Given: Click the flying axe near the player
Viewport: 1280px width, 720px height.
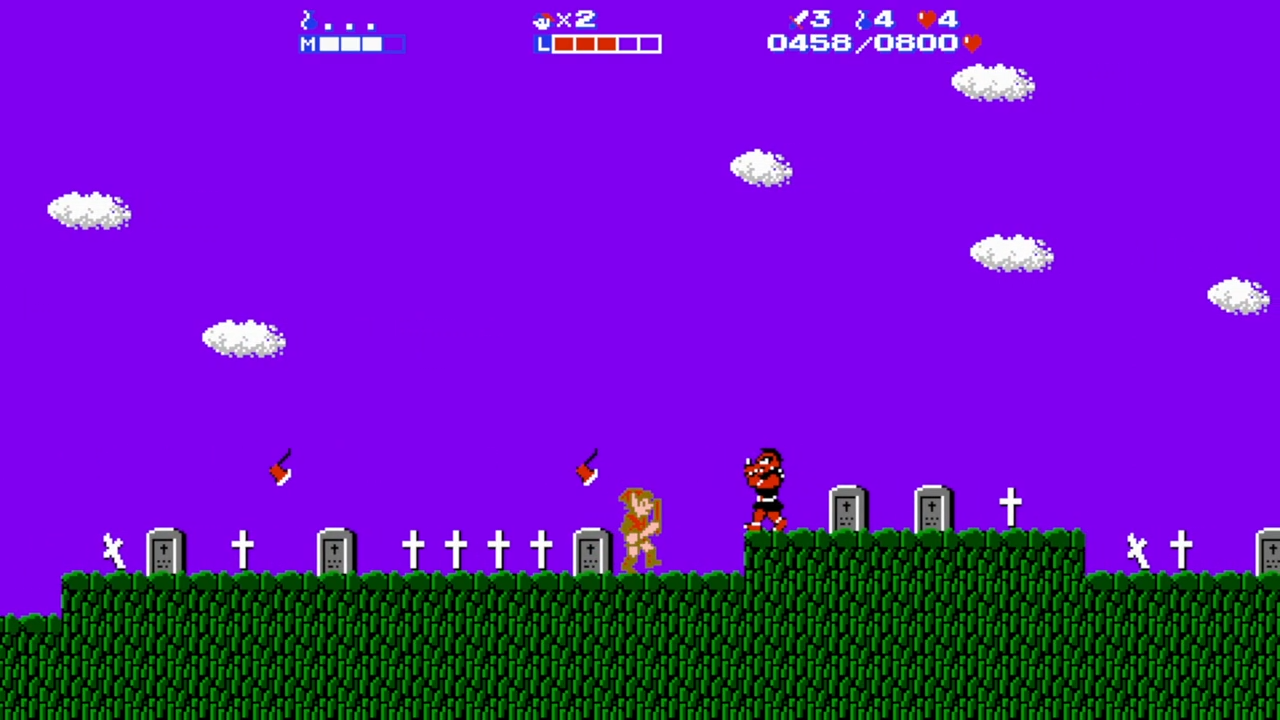Looking at the screenshot, I should click(587, 469).
